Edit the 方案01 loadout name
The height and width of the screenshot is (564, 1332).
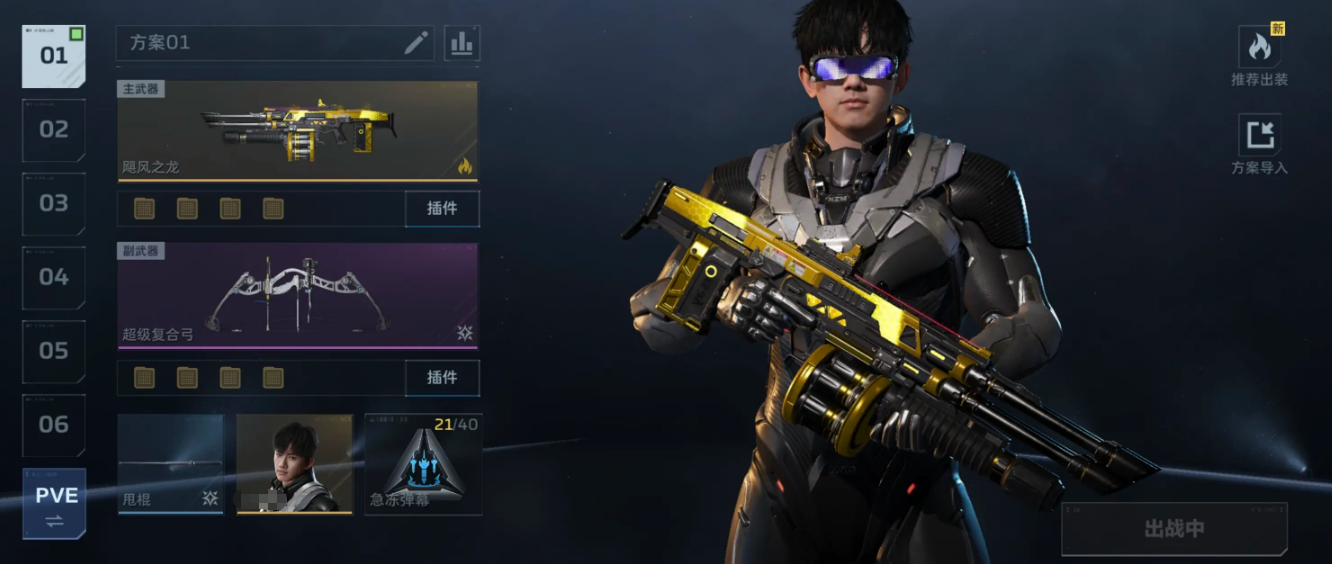point(416,43)
